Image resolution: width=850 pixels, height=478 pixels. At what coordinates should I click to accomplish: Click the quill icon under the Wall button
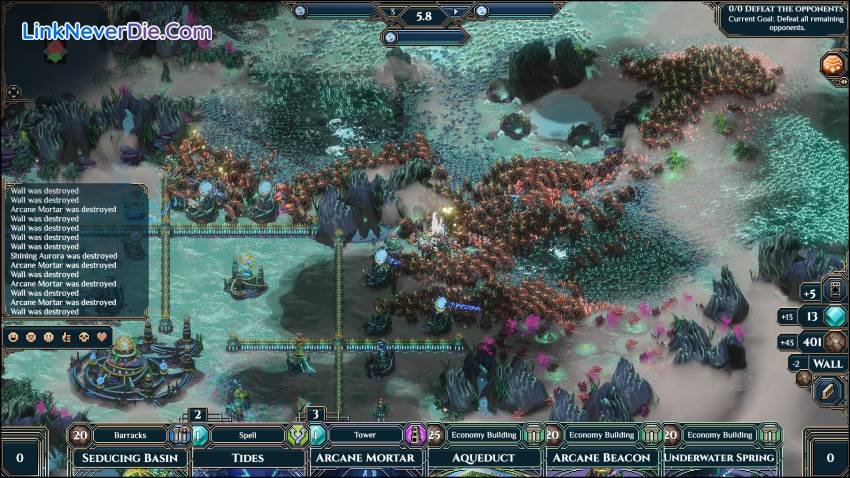click(828, 392)
